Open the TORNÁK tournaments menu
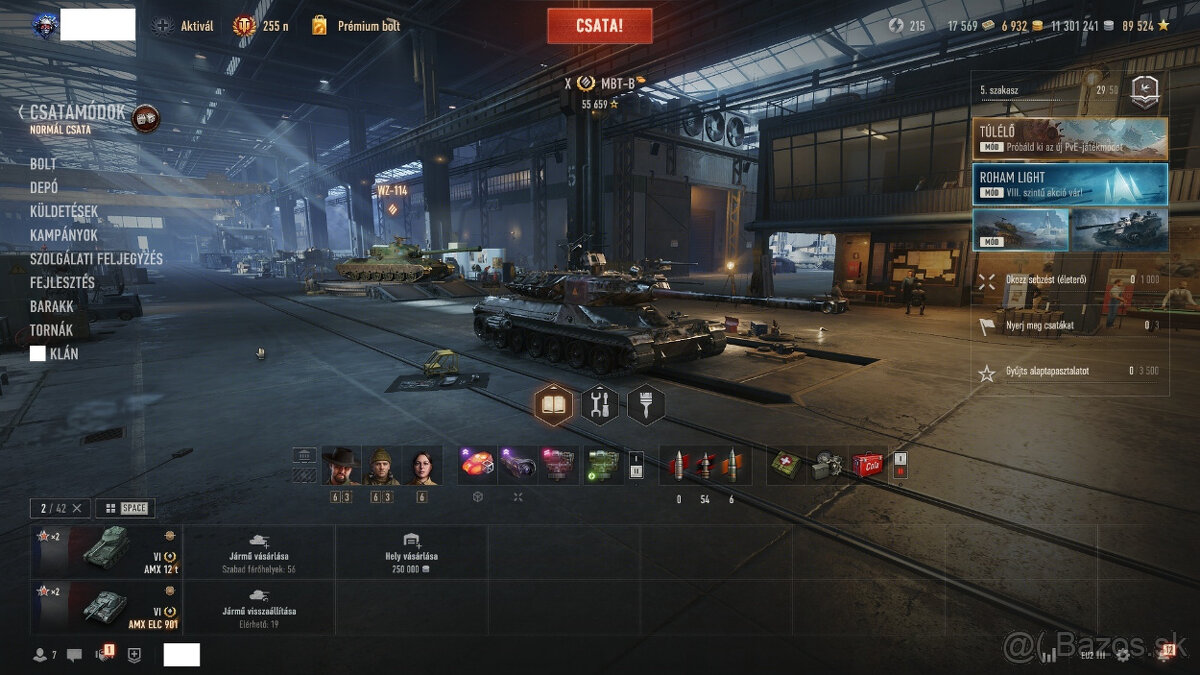The image size is (1200, 675). click(51, 330)
